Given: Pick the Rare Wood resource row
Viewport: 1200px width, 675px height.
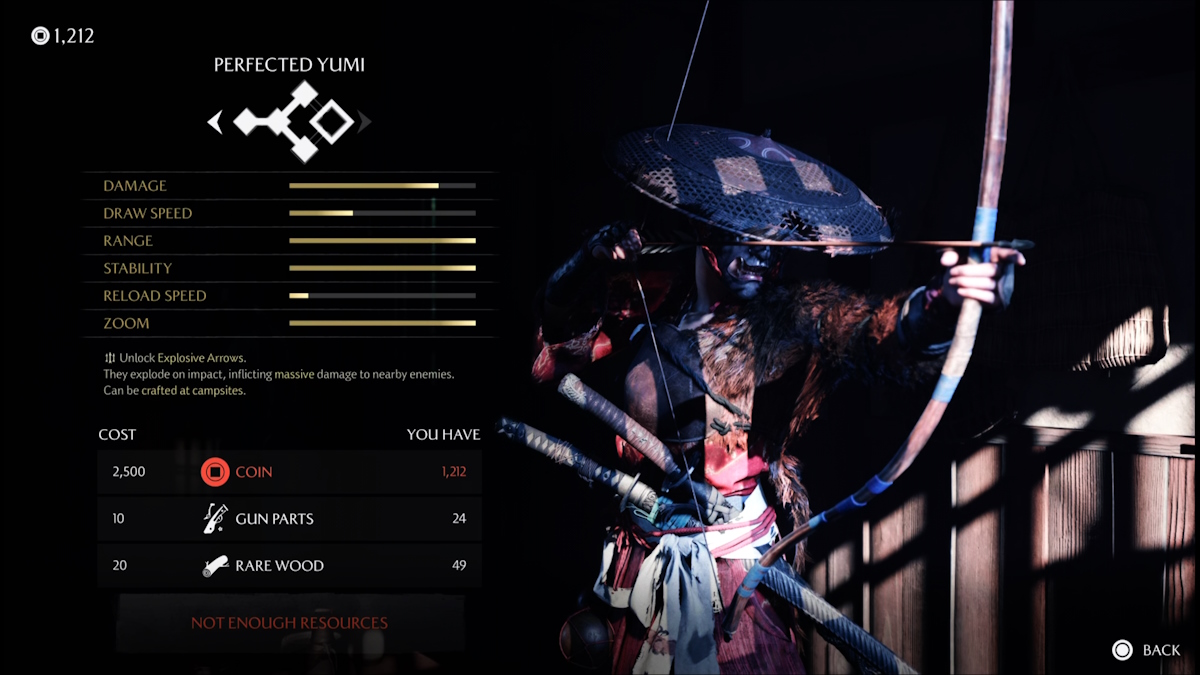Looking at the screenshot, I should point(289,565).
